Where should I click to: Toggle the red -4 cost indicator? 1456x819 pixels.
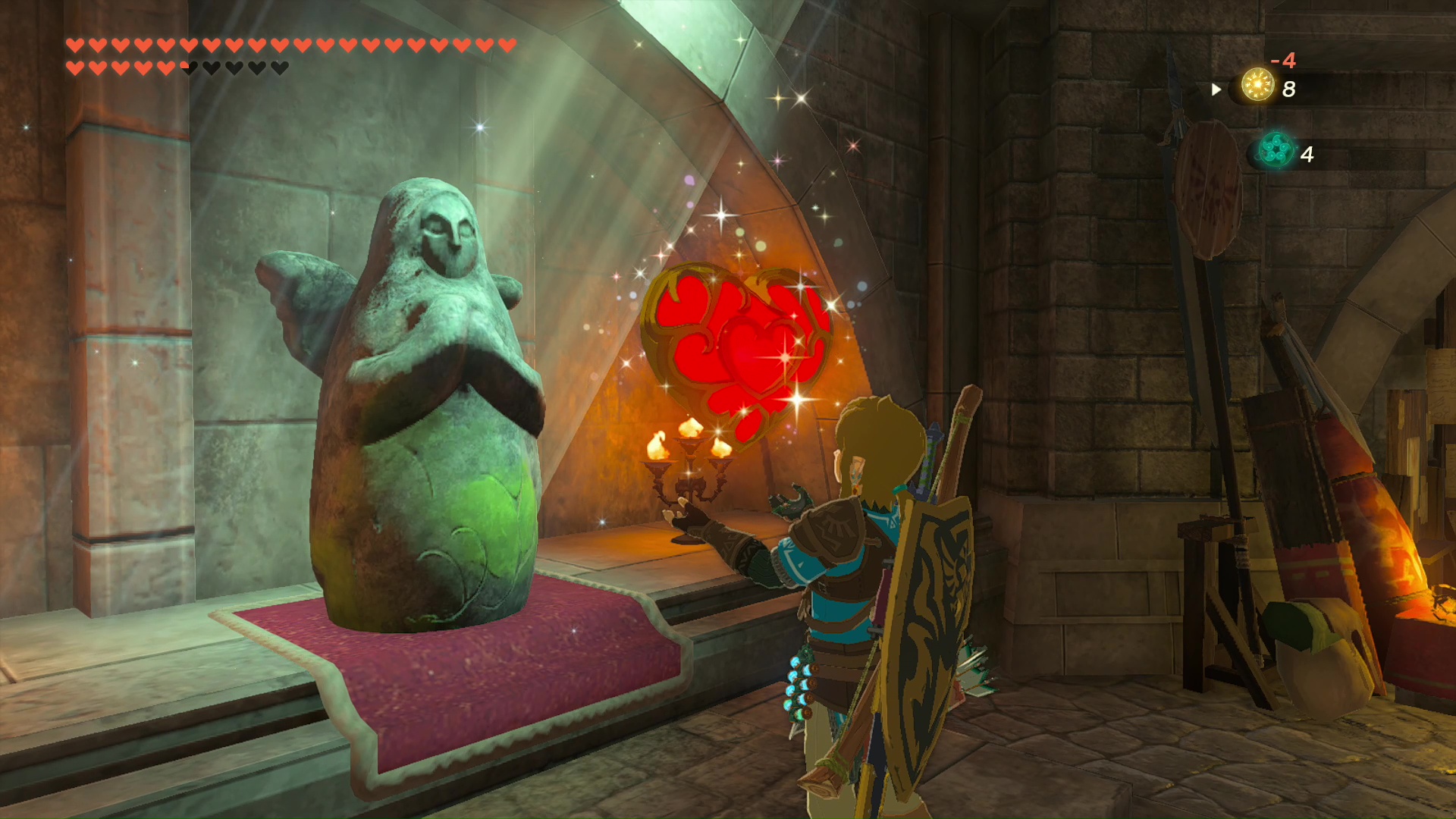[x=1283, y=60]
